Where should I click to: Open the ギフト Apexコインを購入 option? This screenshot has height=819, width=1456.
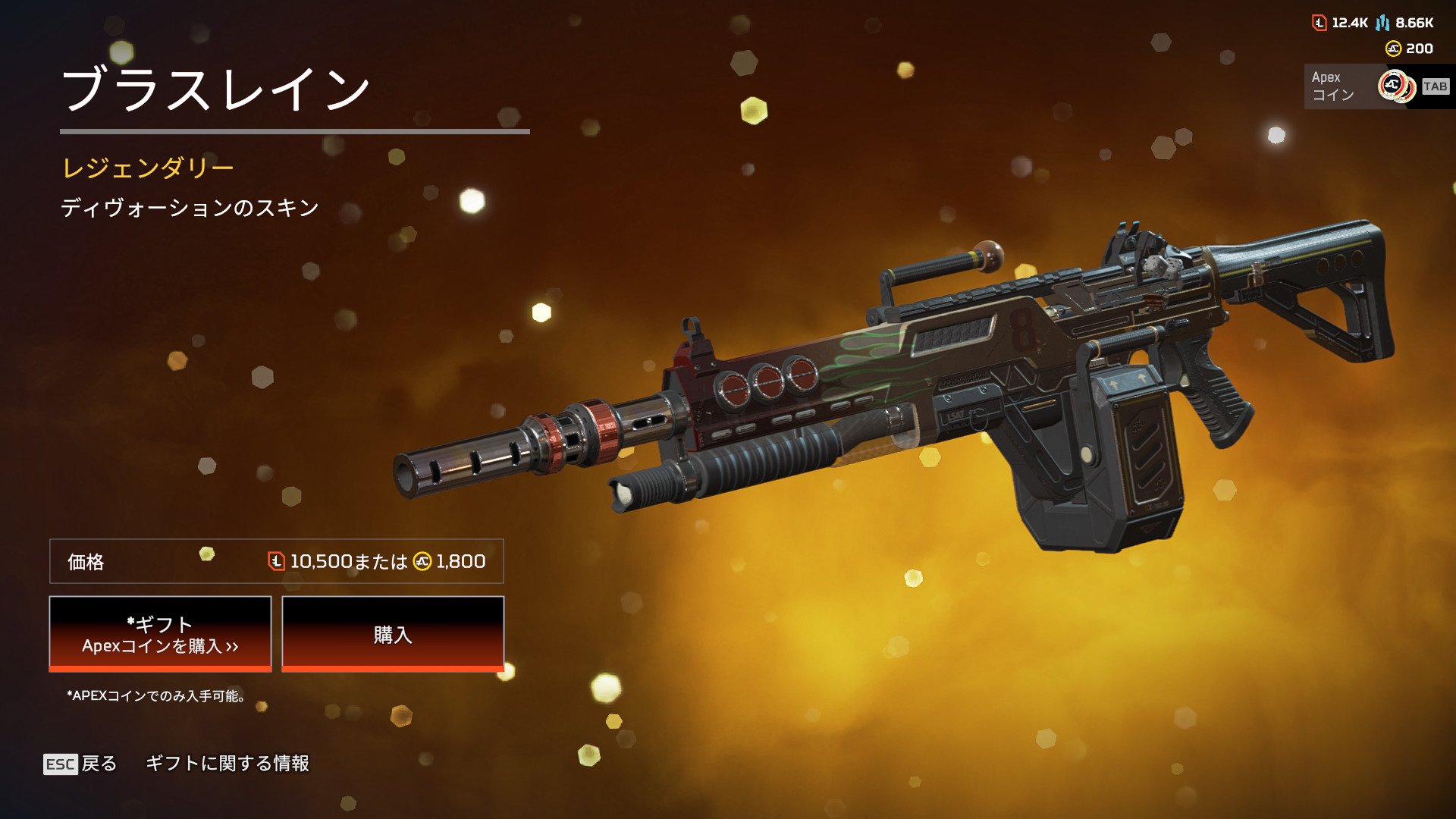160,634
